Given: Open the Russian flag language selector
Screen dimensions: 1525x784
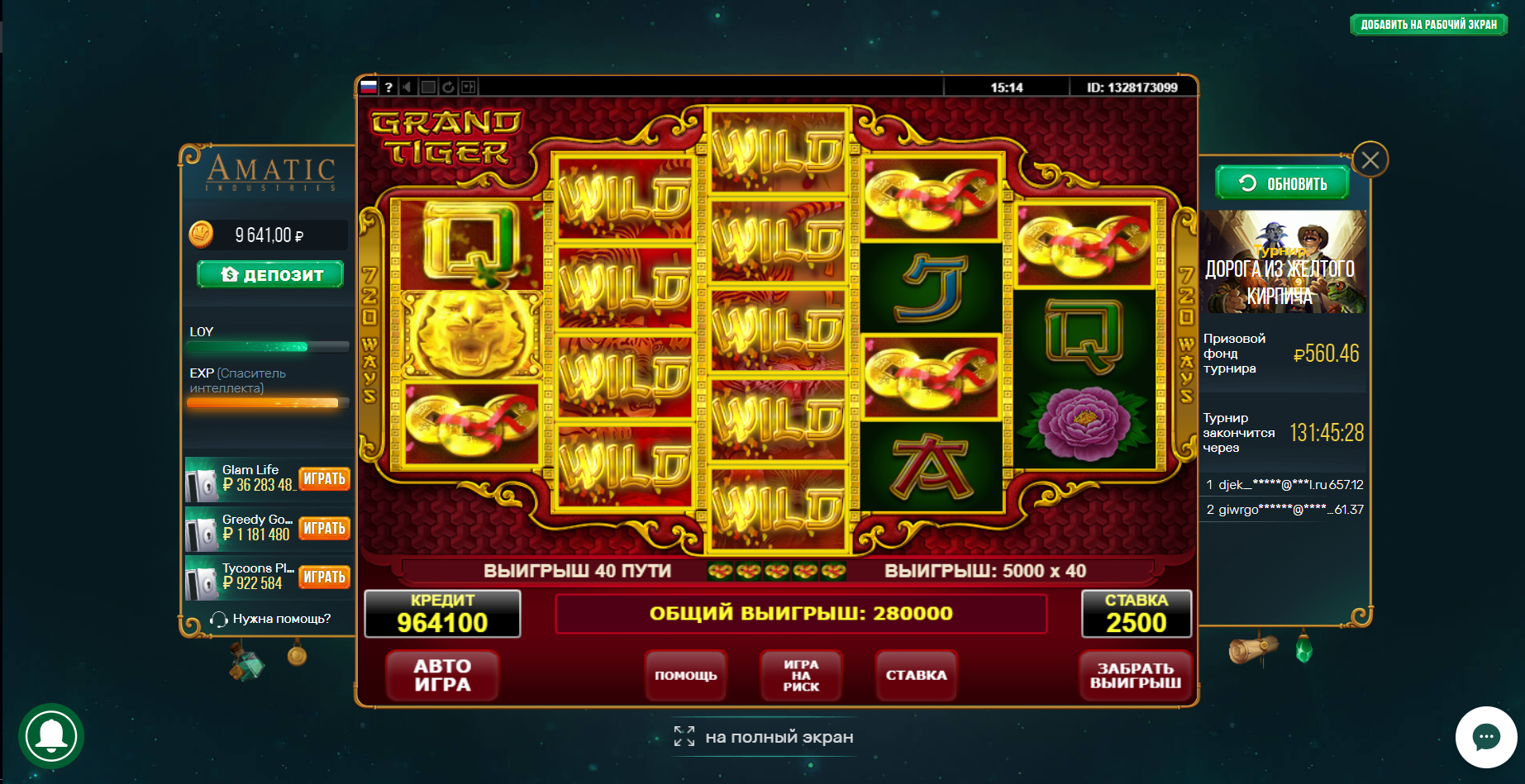Looking at the screenshot, I should click(369, 87).
